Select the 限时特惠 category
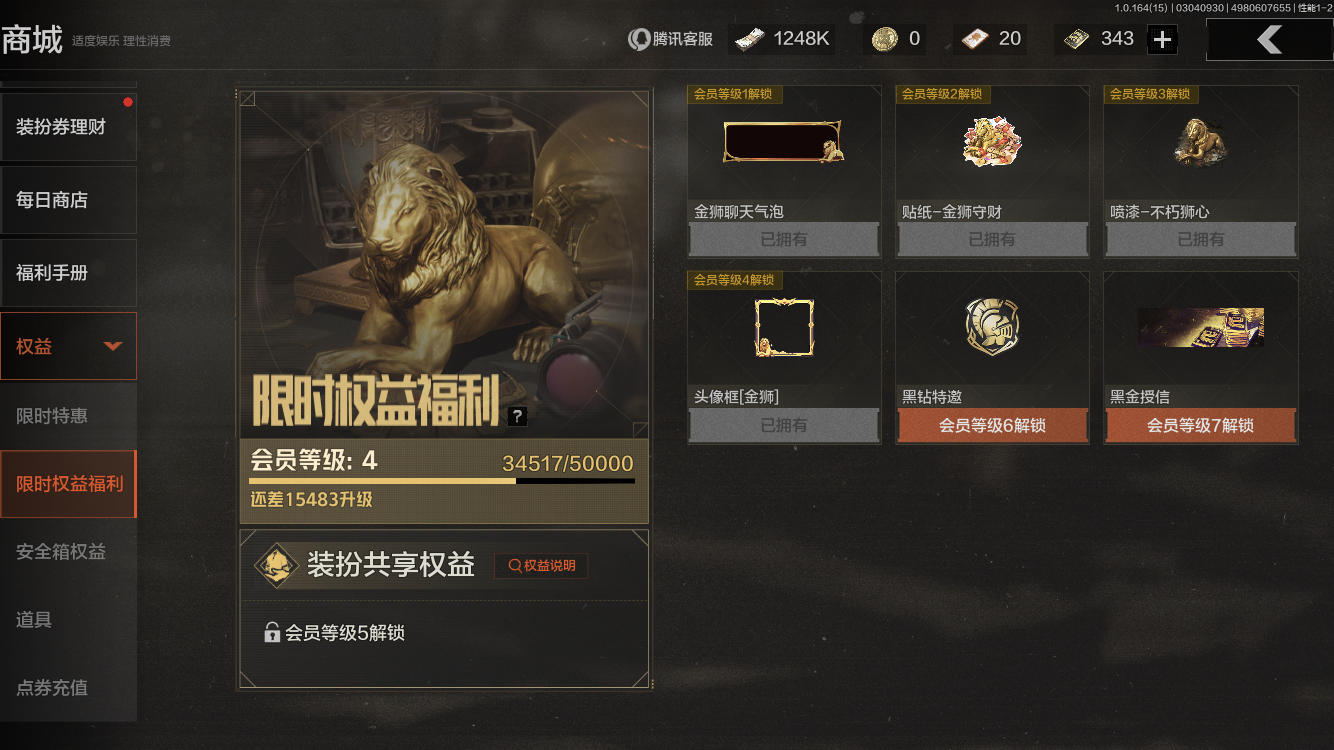 (x=68, y=415)
